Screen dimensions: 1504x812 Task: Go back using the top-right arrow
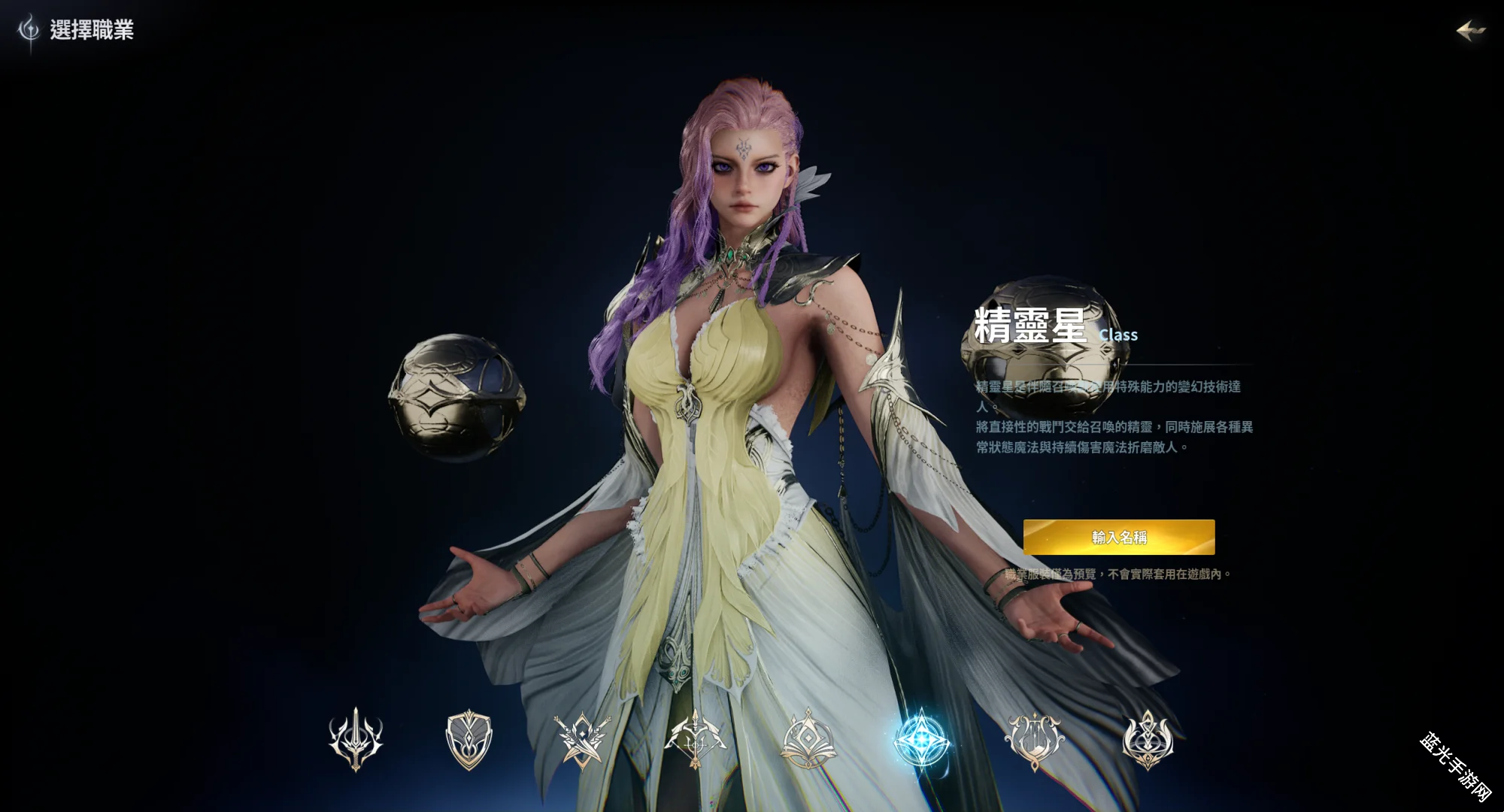pyautogui.click(x=1471, y=31)
